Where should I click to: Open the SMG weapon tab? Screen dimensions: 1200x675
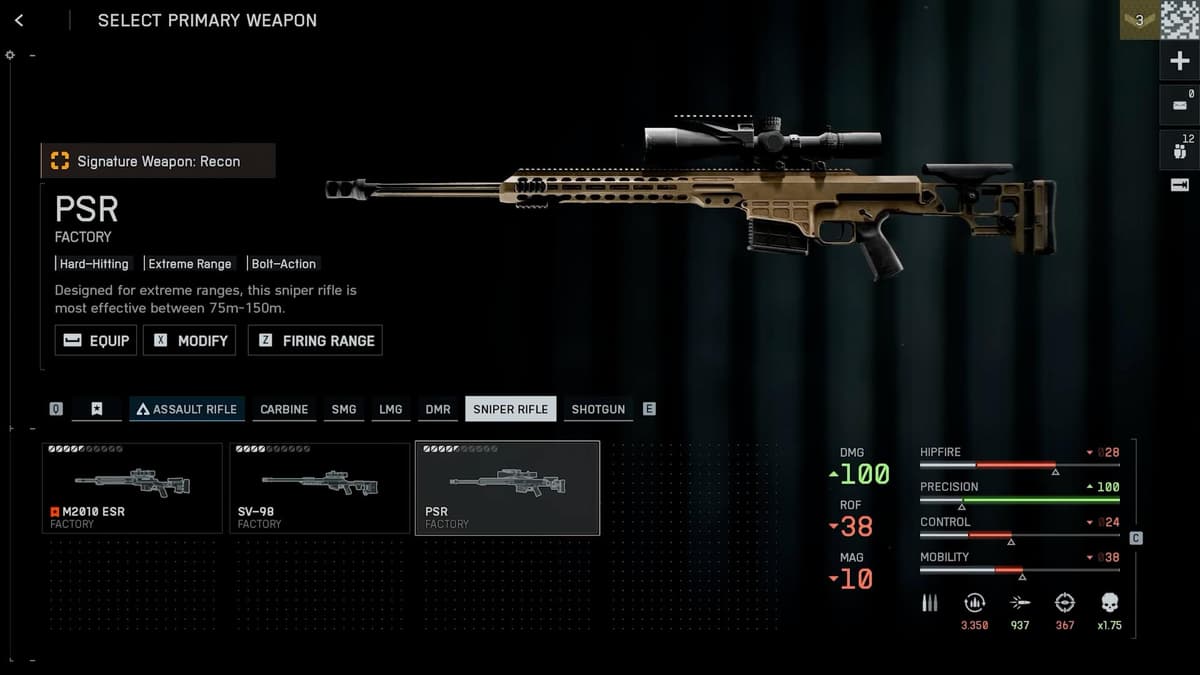coord(344,409)
